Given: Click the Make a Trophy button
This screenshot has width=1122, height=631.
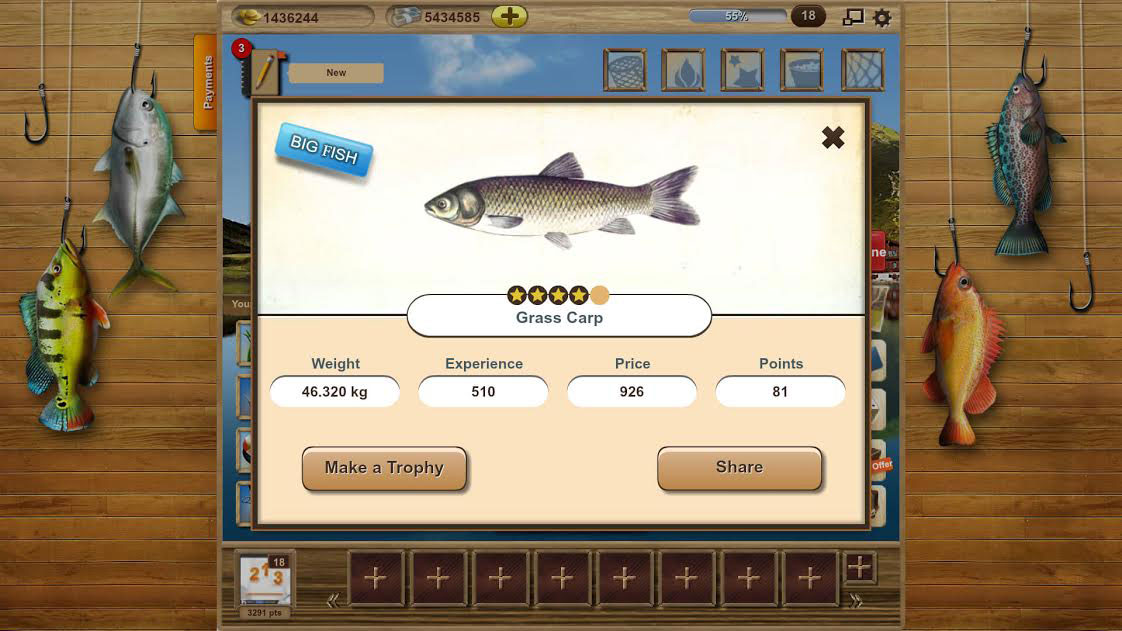Looking at the screenshot, I should pos(384,468).
